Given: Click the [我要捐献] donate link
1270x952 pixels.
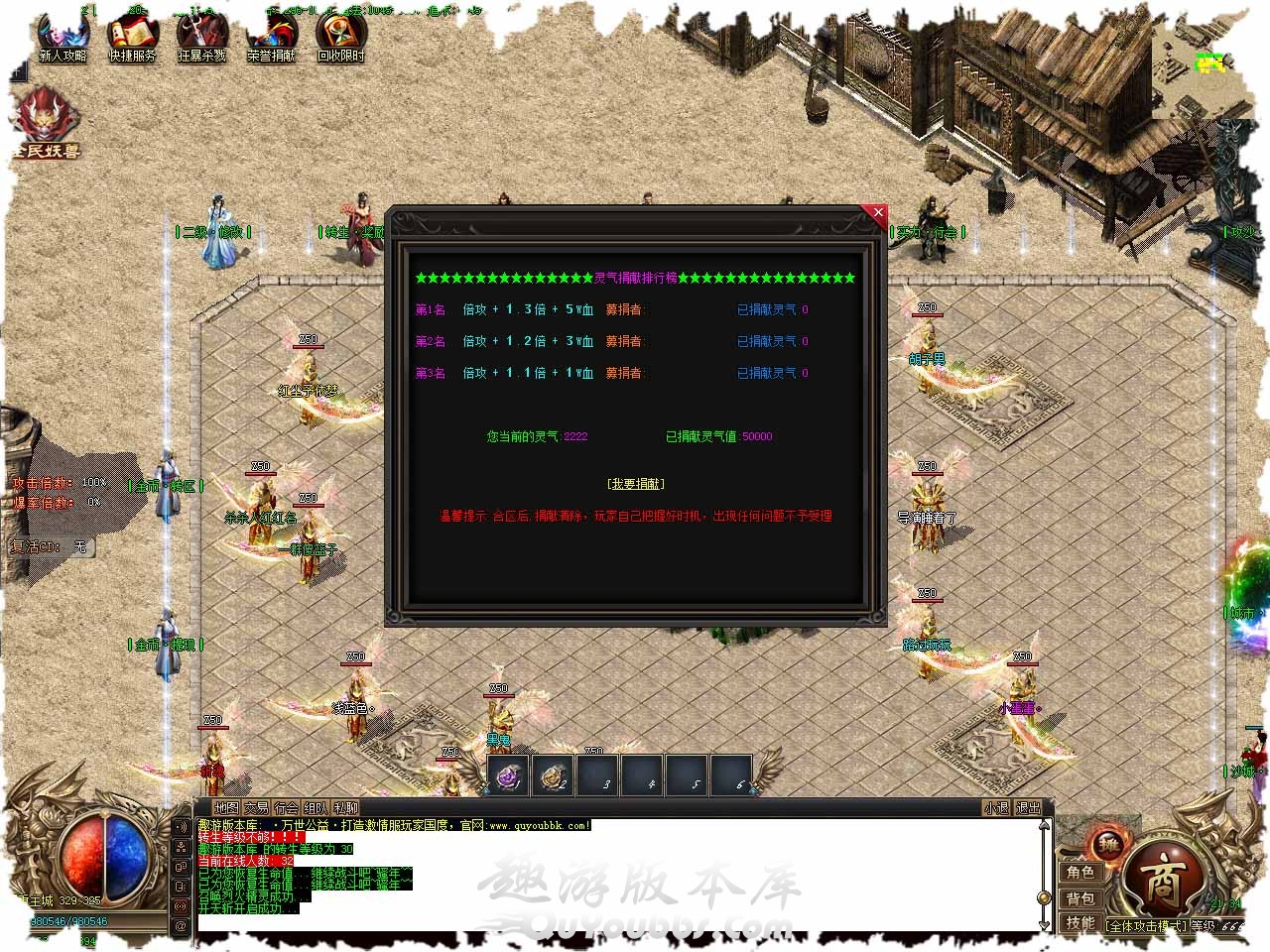Looking at the screenshot, I should pos(636,484).
